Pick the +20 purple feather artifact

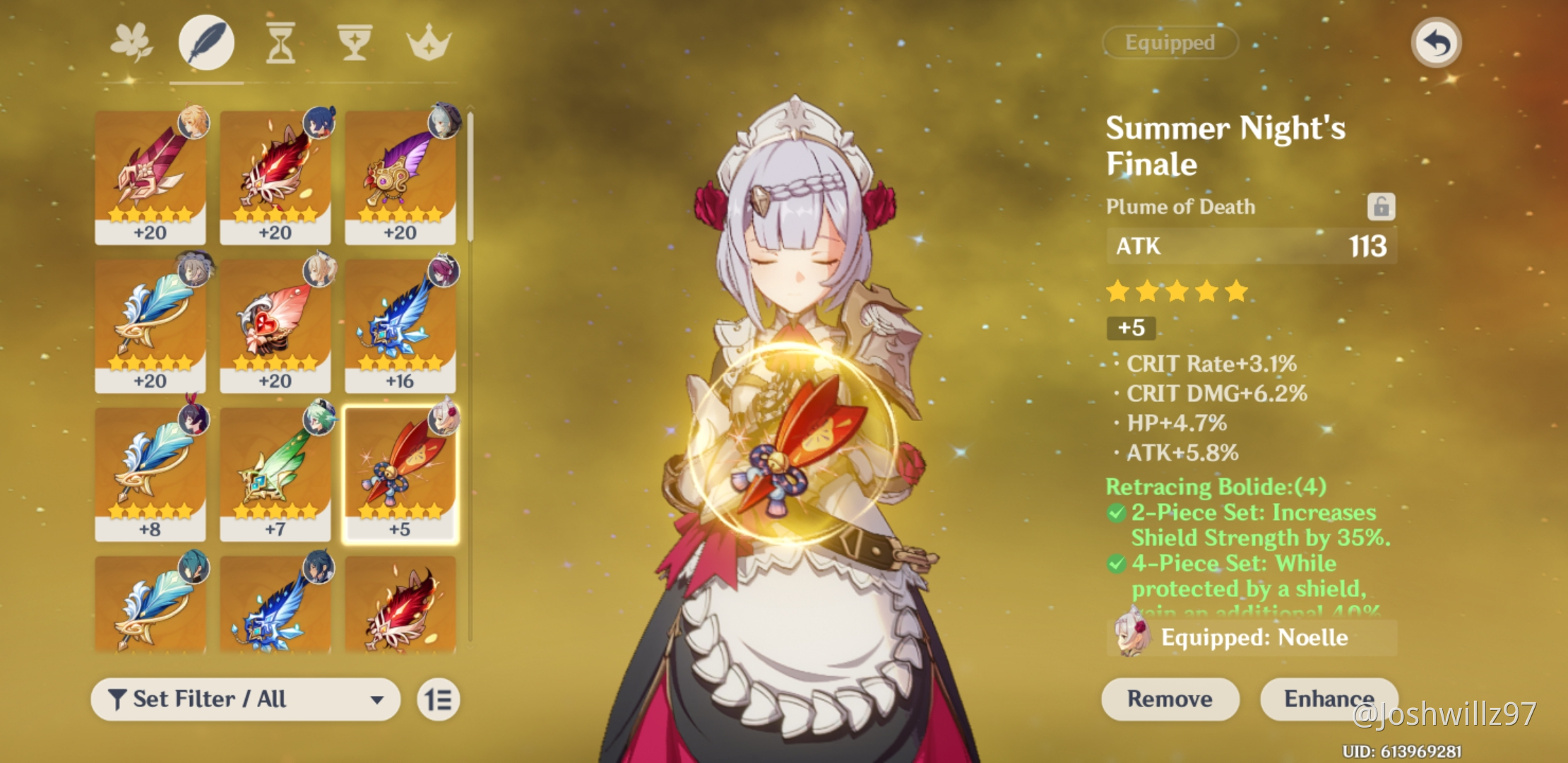pos(400,177)
